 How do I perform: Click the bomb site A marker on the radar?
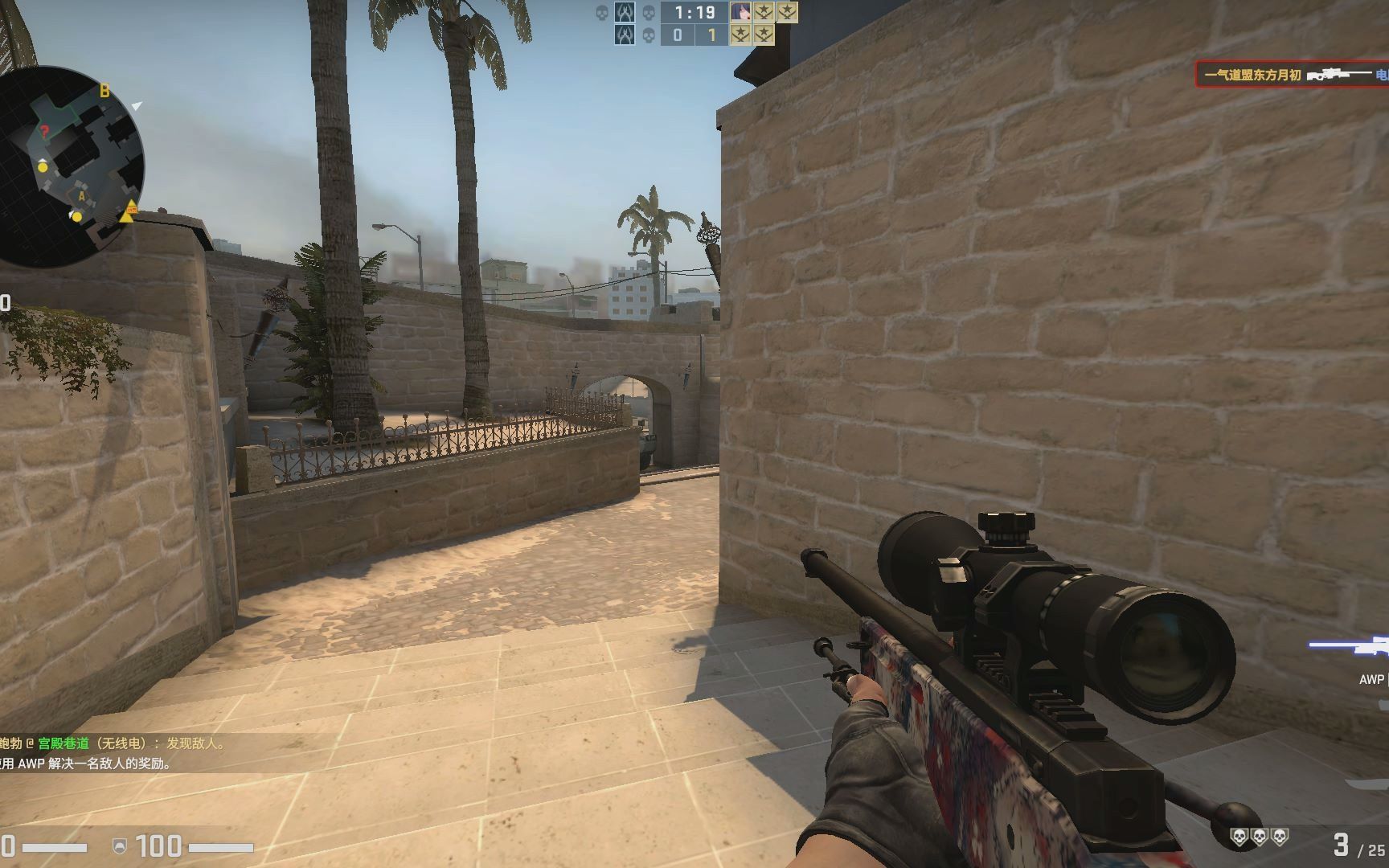point(80,195)
